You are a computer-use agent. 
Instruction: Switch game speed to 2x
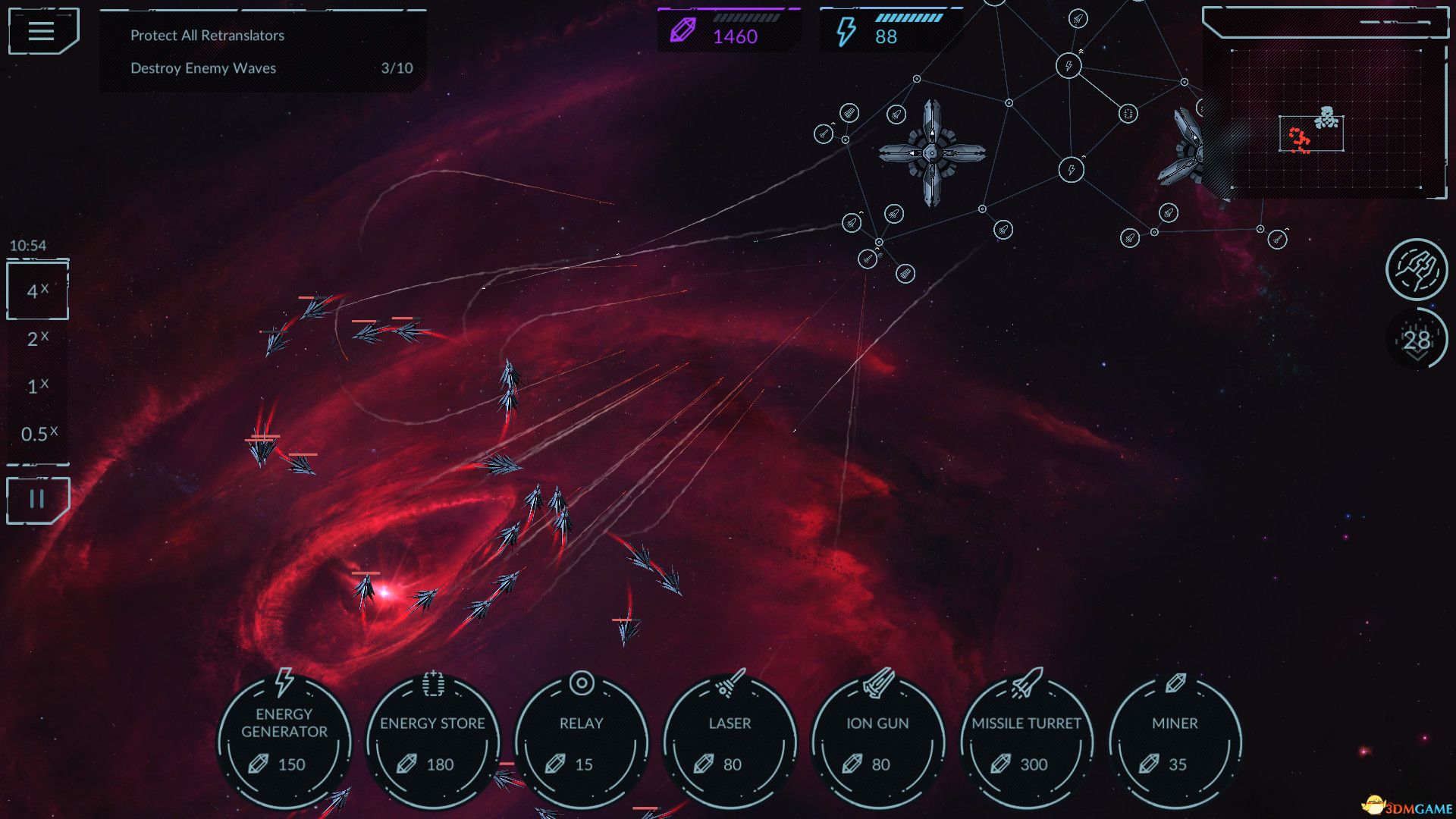pos(37,338)
